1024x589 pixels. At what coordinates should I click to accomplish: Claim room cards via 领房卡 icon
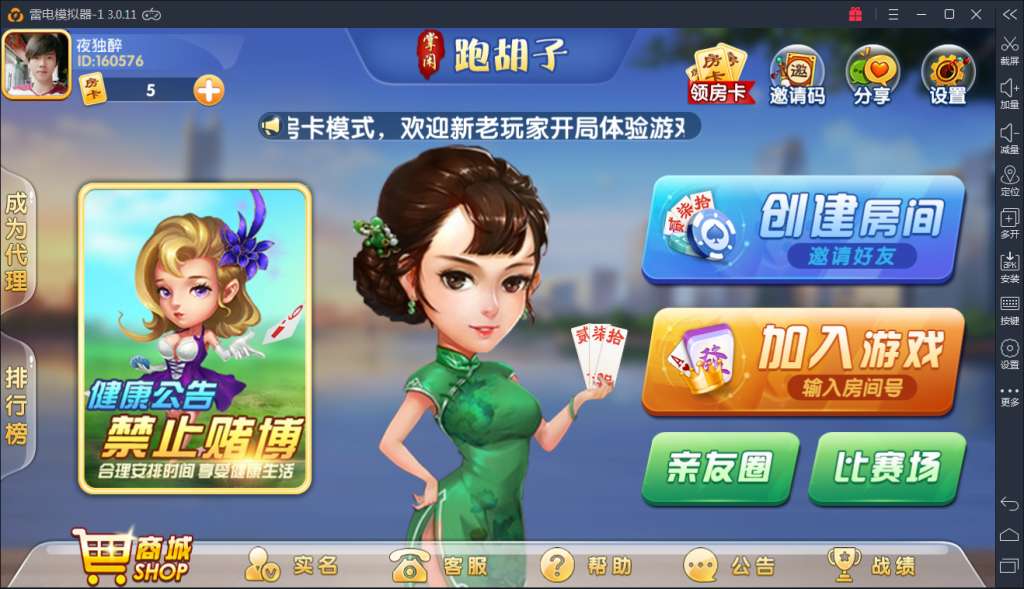718,73
